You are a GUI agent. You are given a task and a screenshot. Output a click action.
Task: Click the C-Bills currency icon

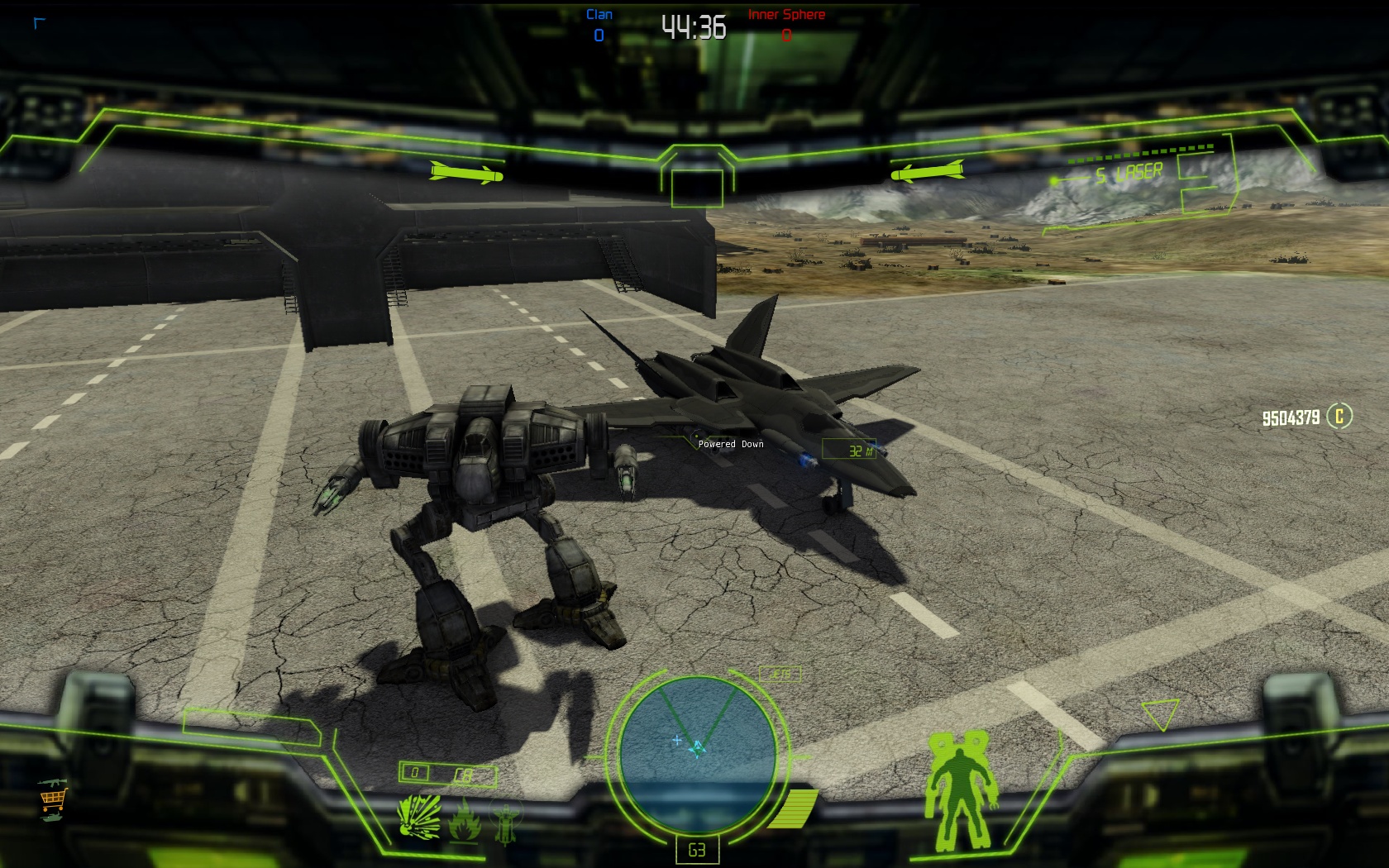1339,416
